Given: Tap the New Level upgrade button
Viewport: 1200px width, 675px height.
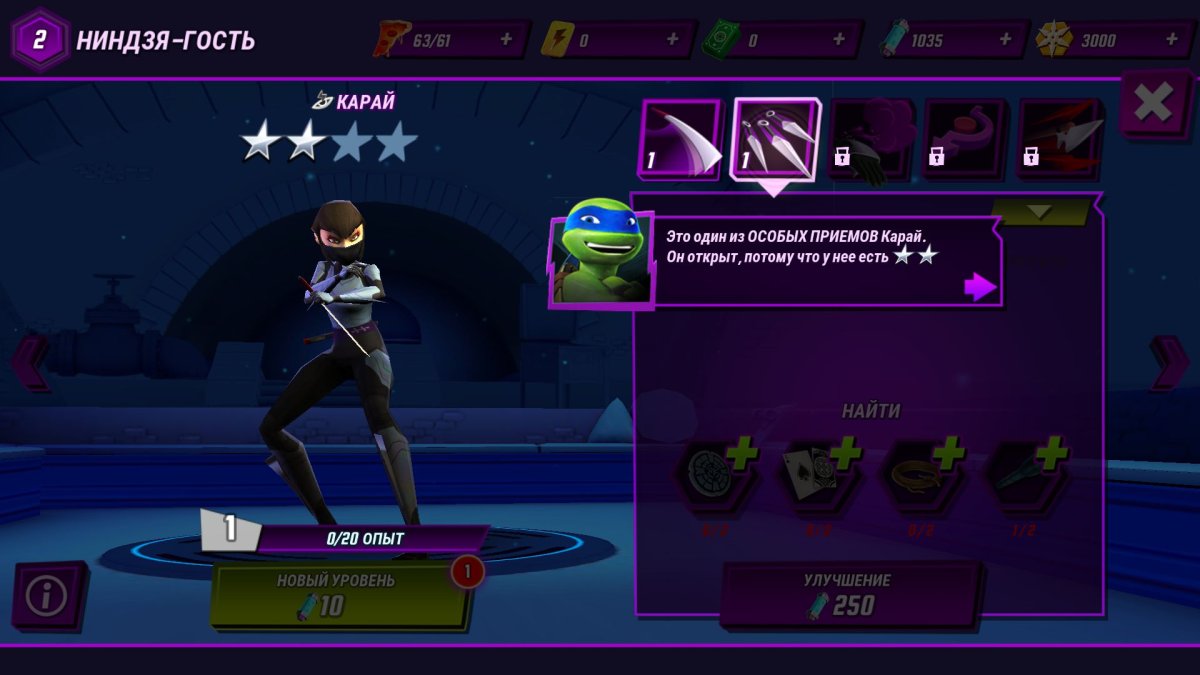Looking at the screenshot, I should [340, 594].
